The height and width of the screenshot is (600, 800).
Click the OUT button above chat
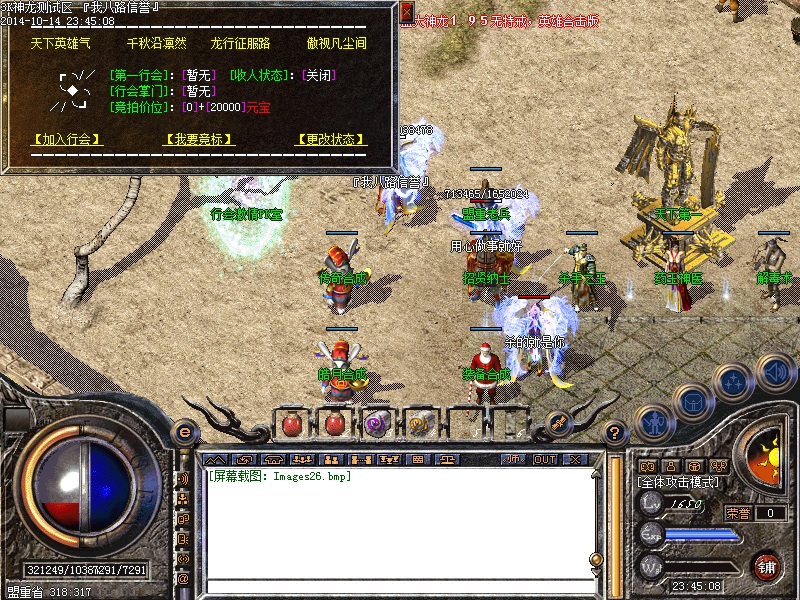tap(545, 459)
